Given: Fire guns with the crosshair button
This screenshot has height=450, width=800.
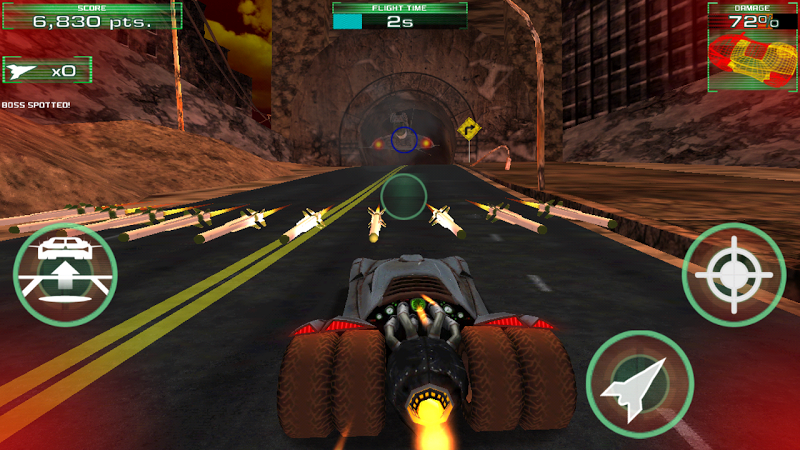Looking at the screenshot, I should point(733,274).
